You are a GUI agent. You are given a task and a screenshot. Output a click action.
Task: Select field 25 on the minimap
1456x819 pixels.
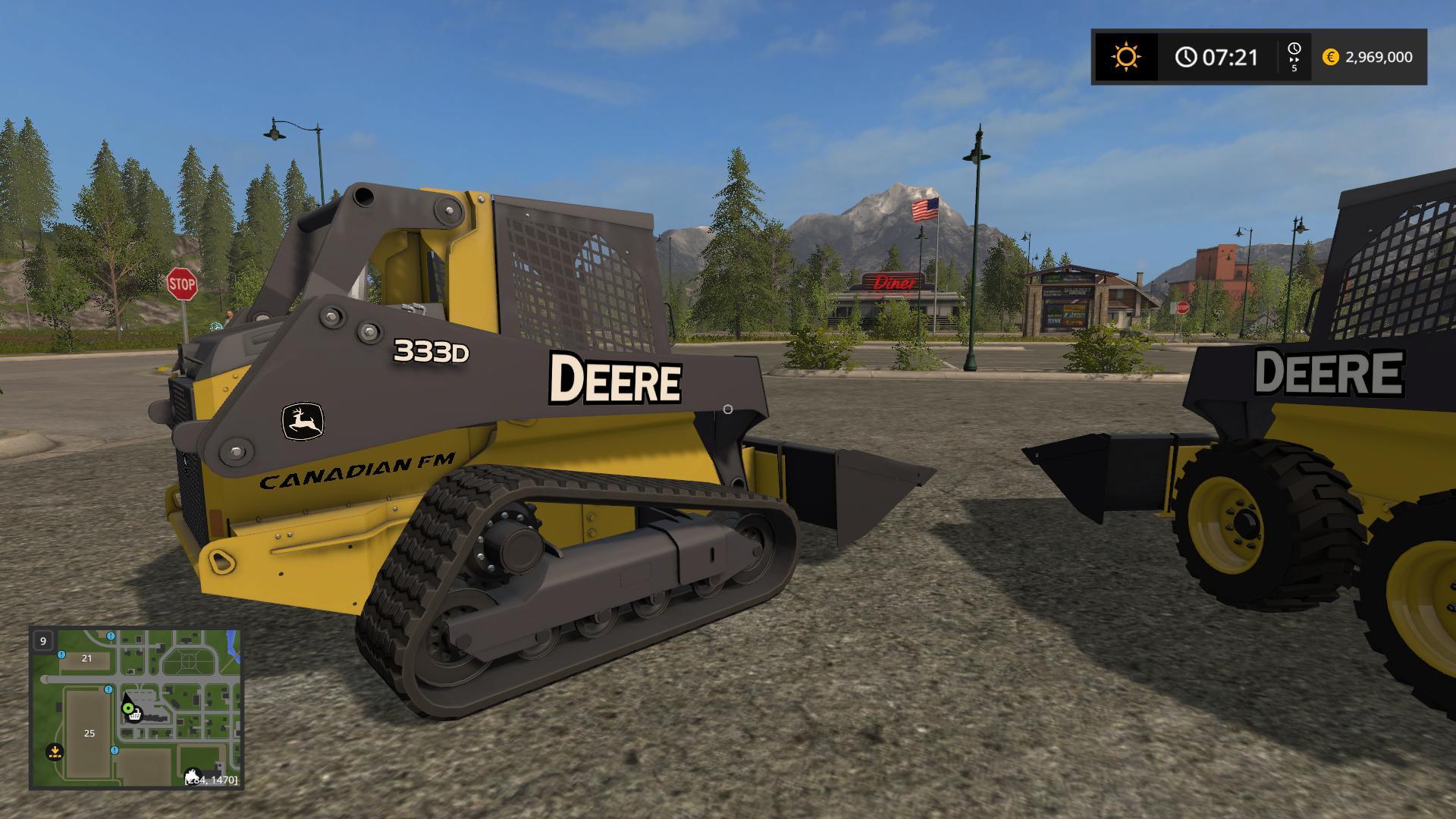[x=89, y=733]
